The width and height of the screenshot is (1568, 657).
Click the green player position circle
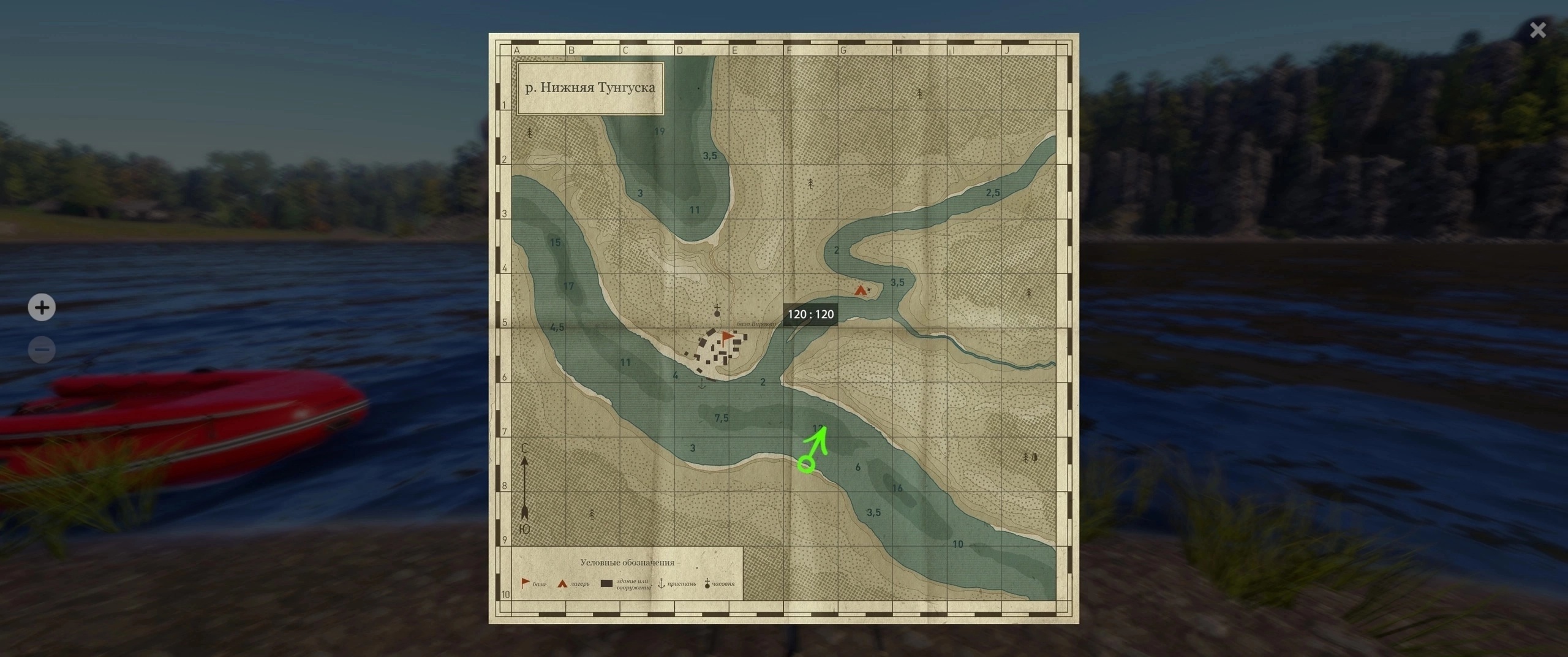807,465
